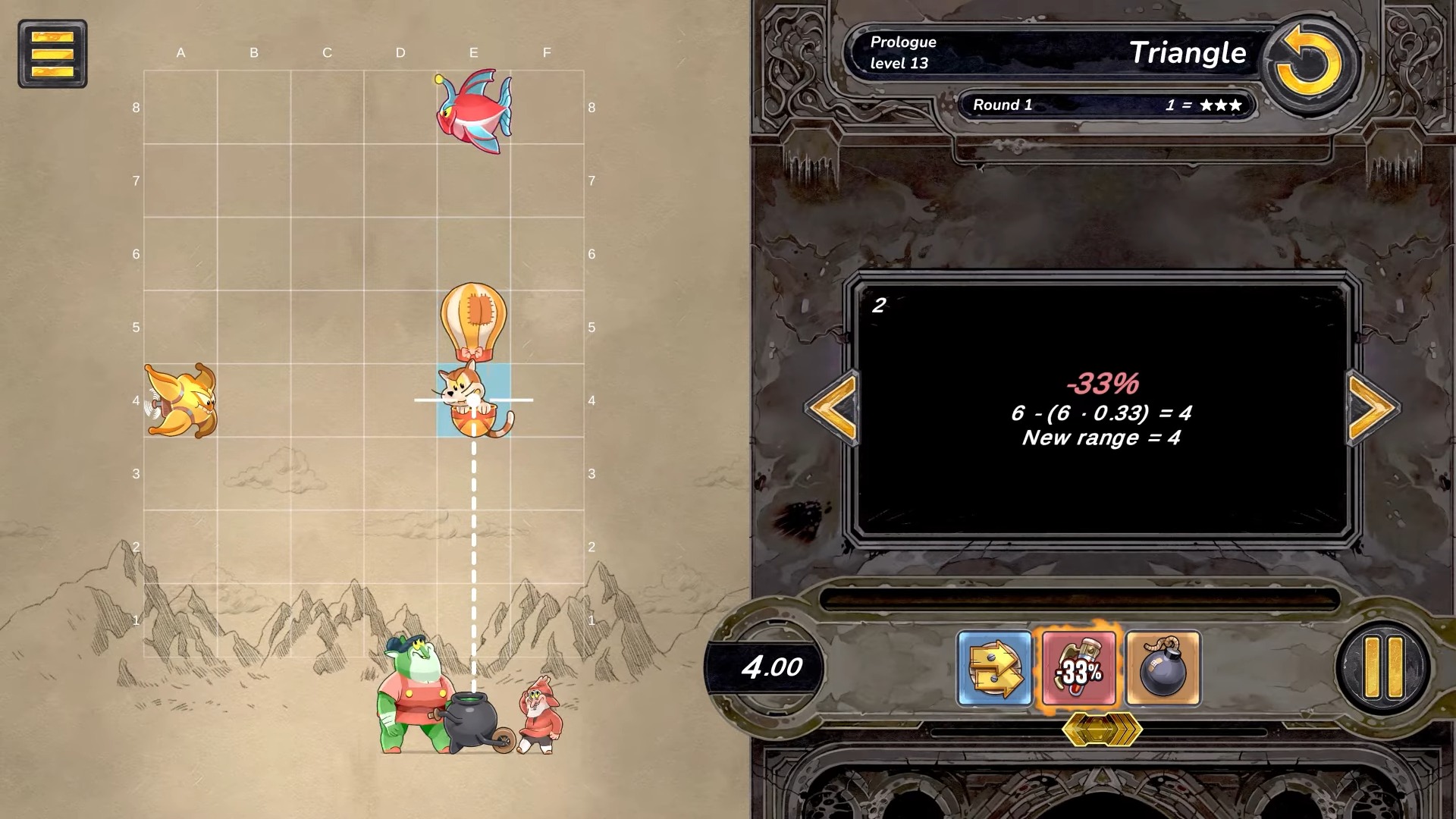Select the -33% range potion card
The width and height of the screenshot is (1456, 819).
click(x=1078, y=670)
